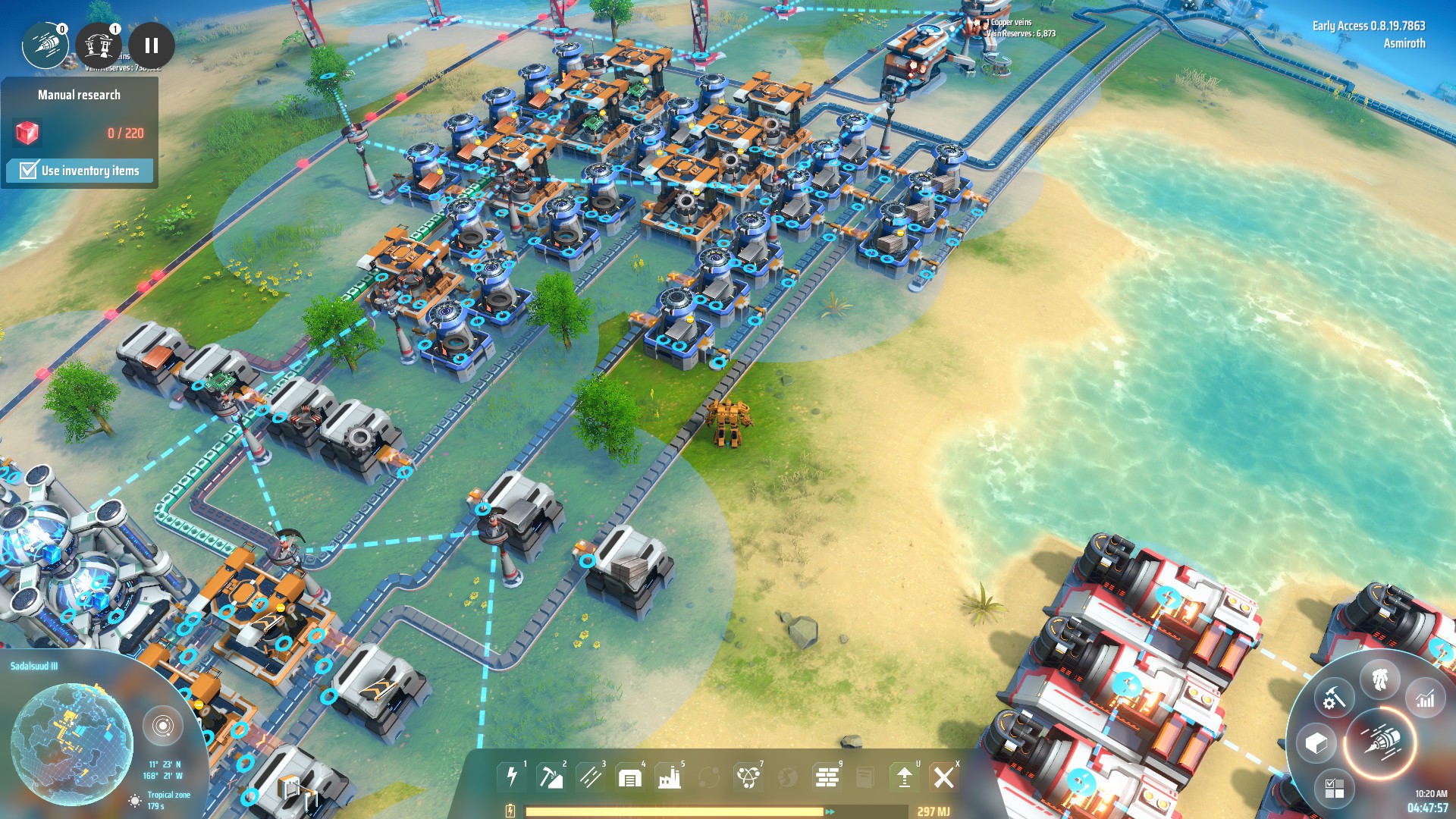Open the white cube inventory button
This screenshot has width=1456, height=819.
[x=1316, y=743]
